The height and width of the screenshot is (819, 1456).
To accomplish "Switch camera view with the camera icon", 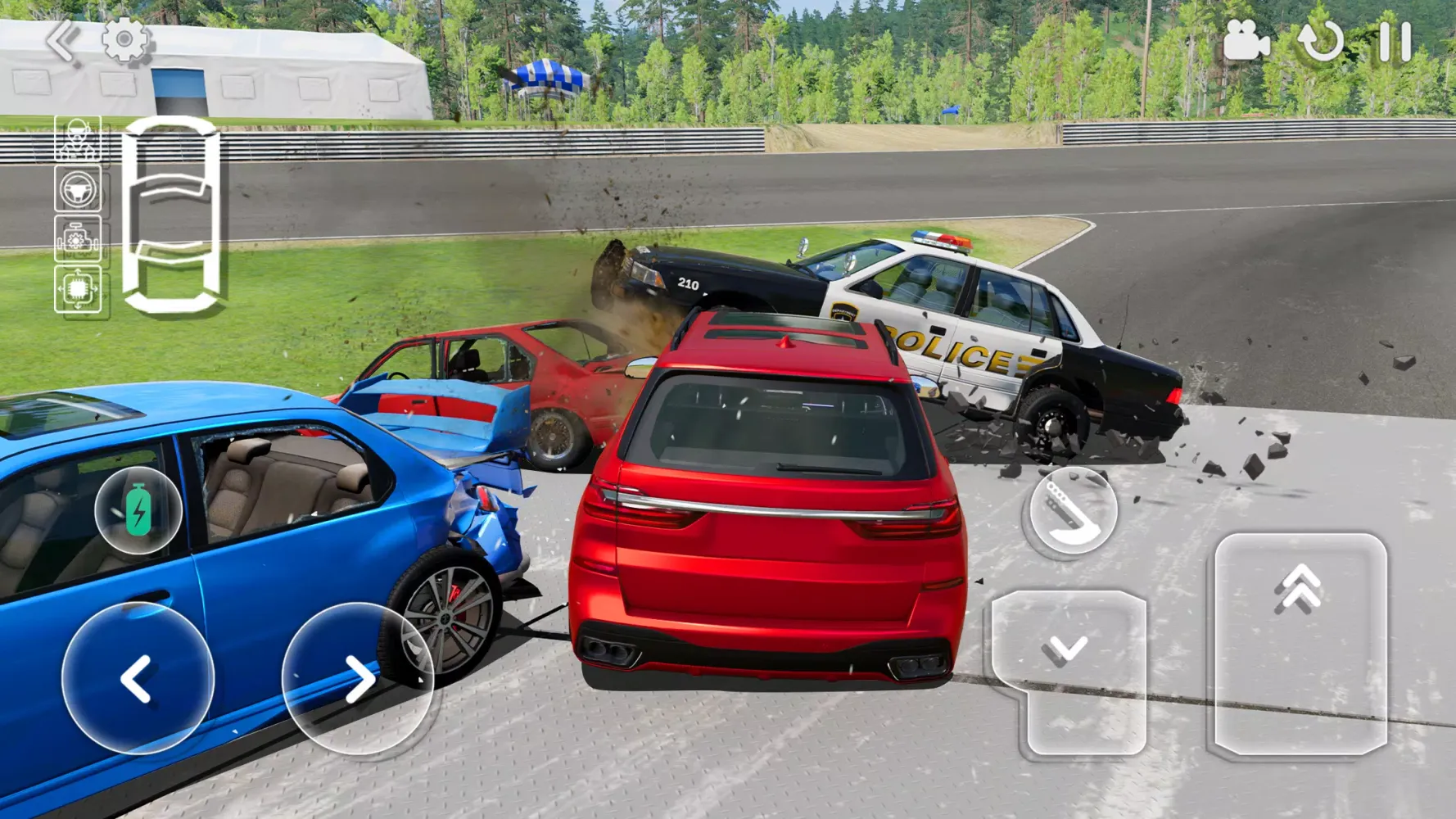I will click(x=1246, y=40).
